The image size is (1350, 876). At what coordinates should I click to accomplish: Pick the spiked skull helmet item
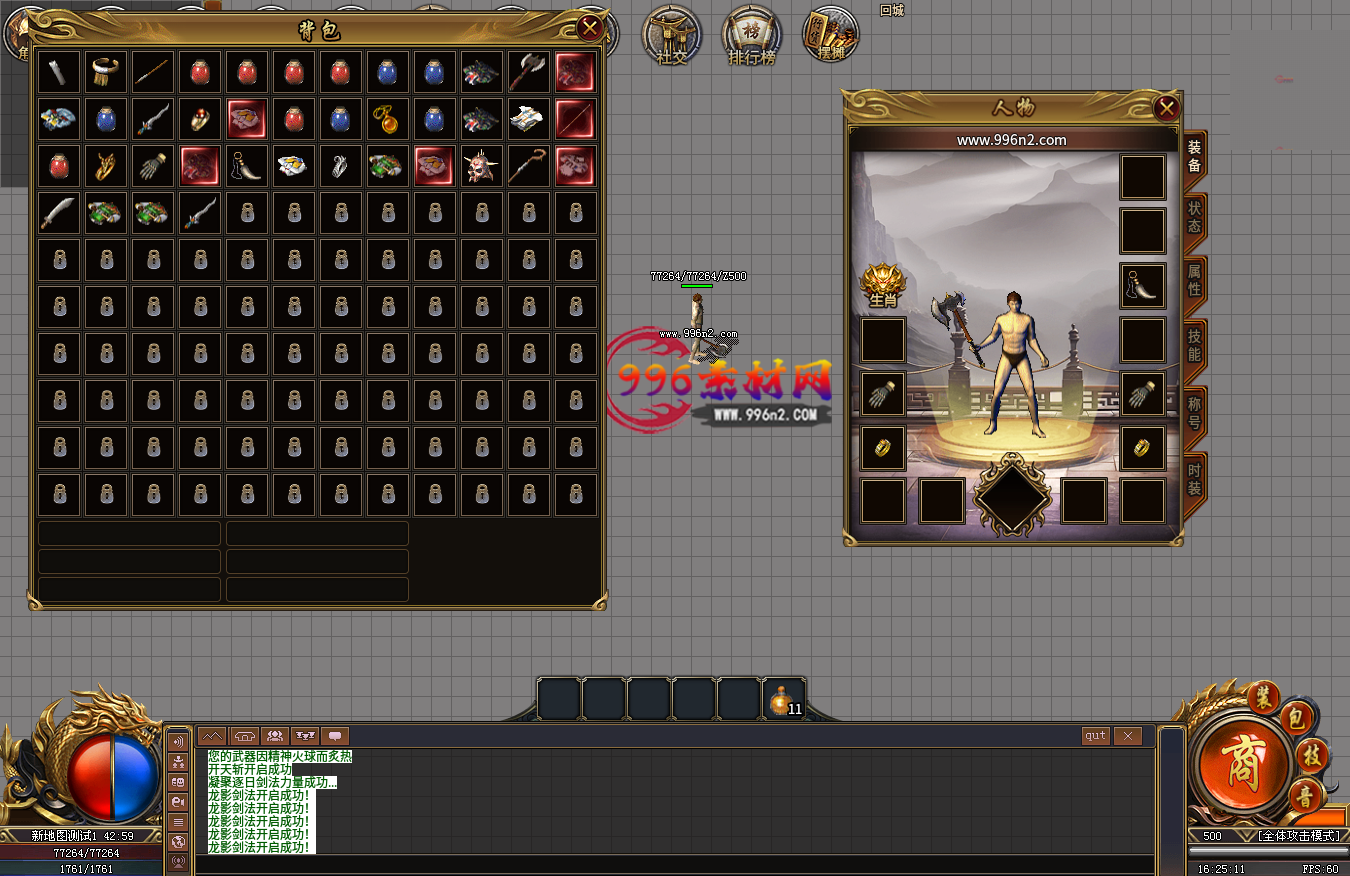coord(482,166)
